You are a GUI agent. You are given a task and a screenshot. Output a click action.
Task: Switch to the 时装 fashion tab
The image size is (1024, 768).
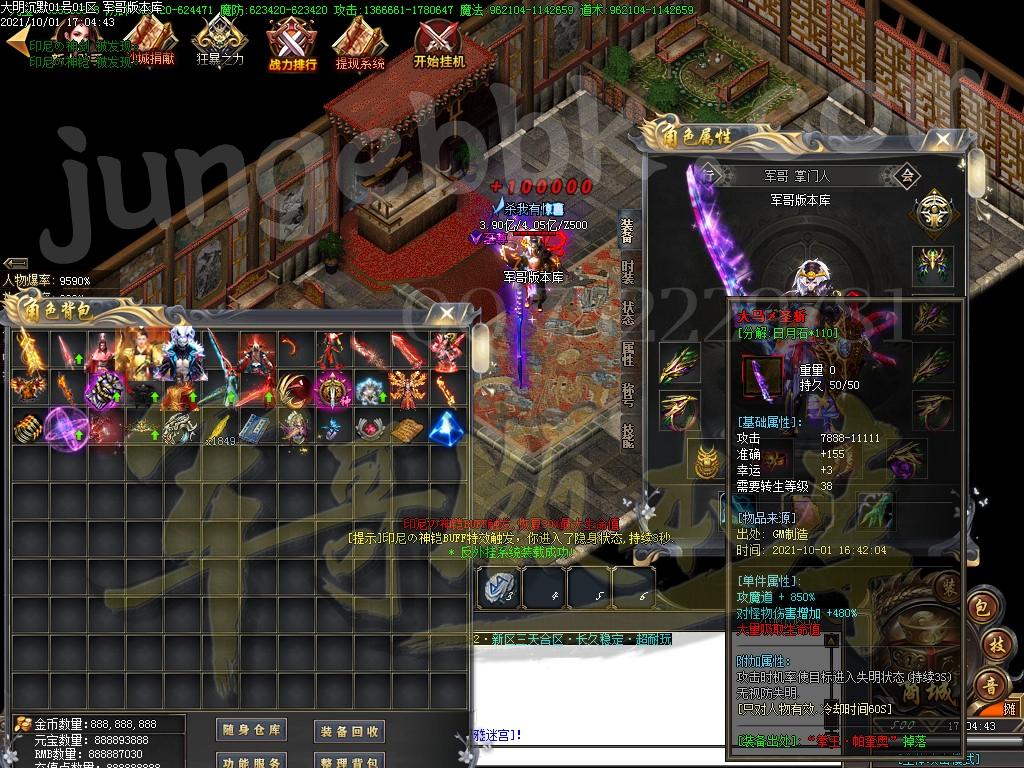627,271
